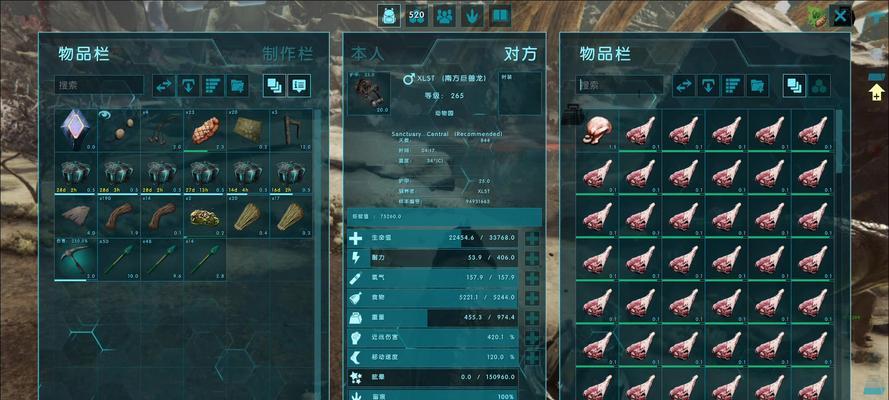Image resolution: width=889 pixels, height=400 pixels.
Task: Select the glowing artifact crystal slot
Action: 75,129
